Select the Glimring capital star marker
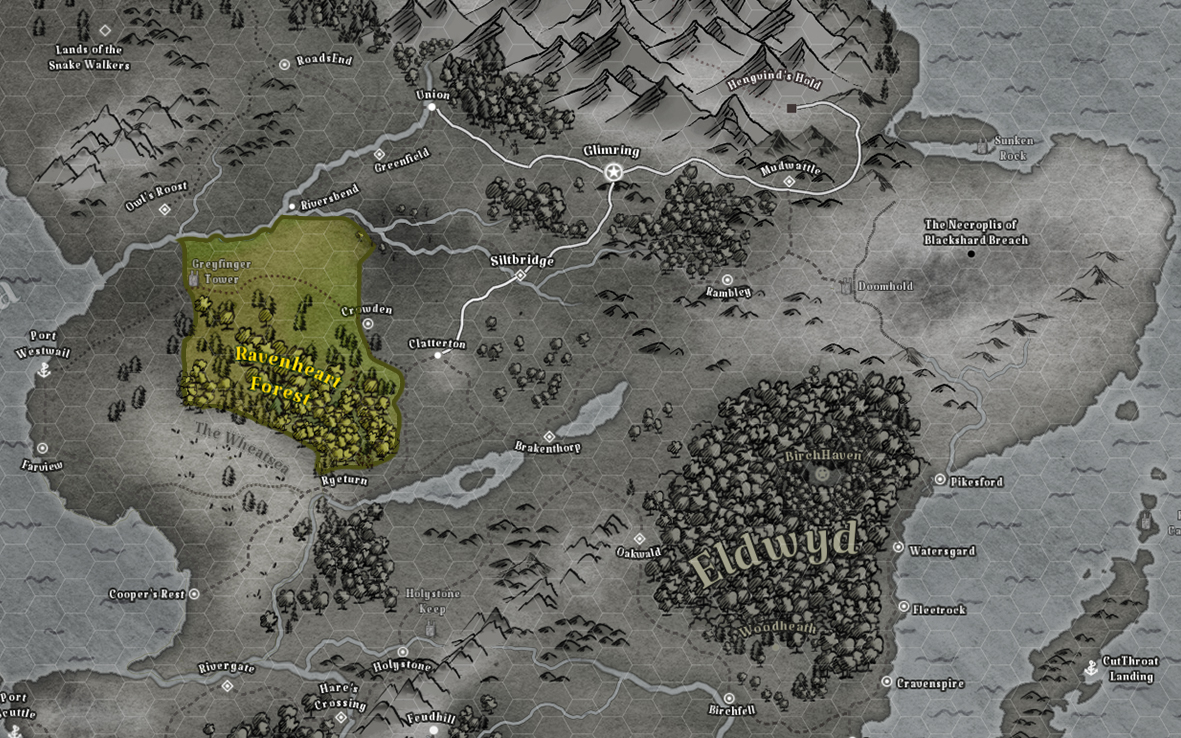This screenshot has height=738, width=1181. tap(614, 172)
